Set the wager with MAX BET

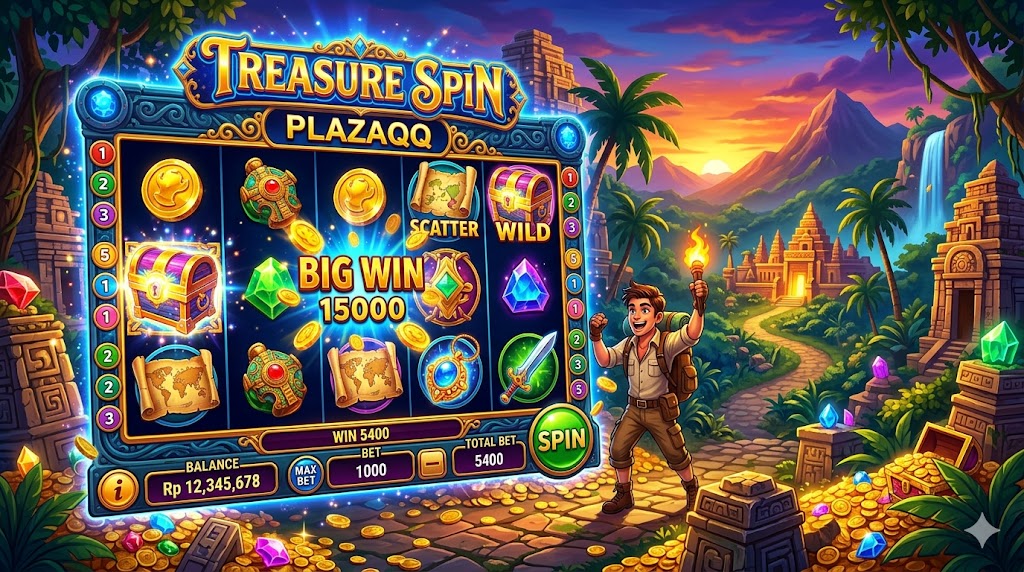point(305,472)
